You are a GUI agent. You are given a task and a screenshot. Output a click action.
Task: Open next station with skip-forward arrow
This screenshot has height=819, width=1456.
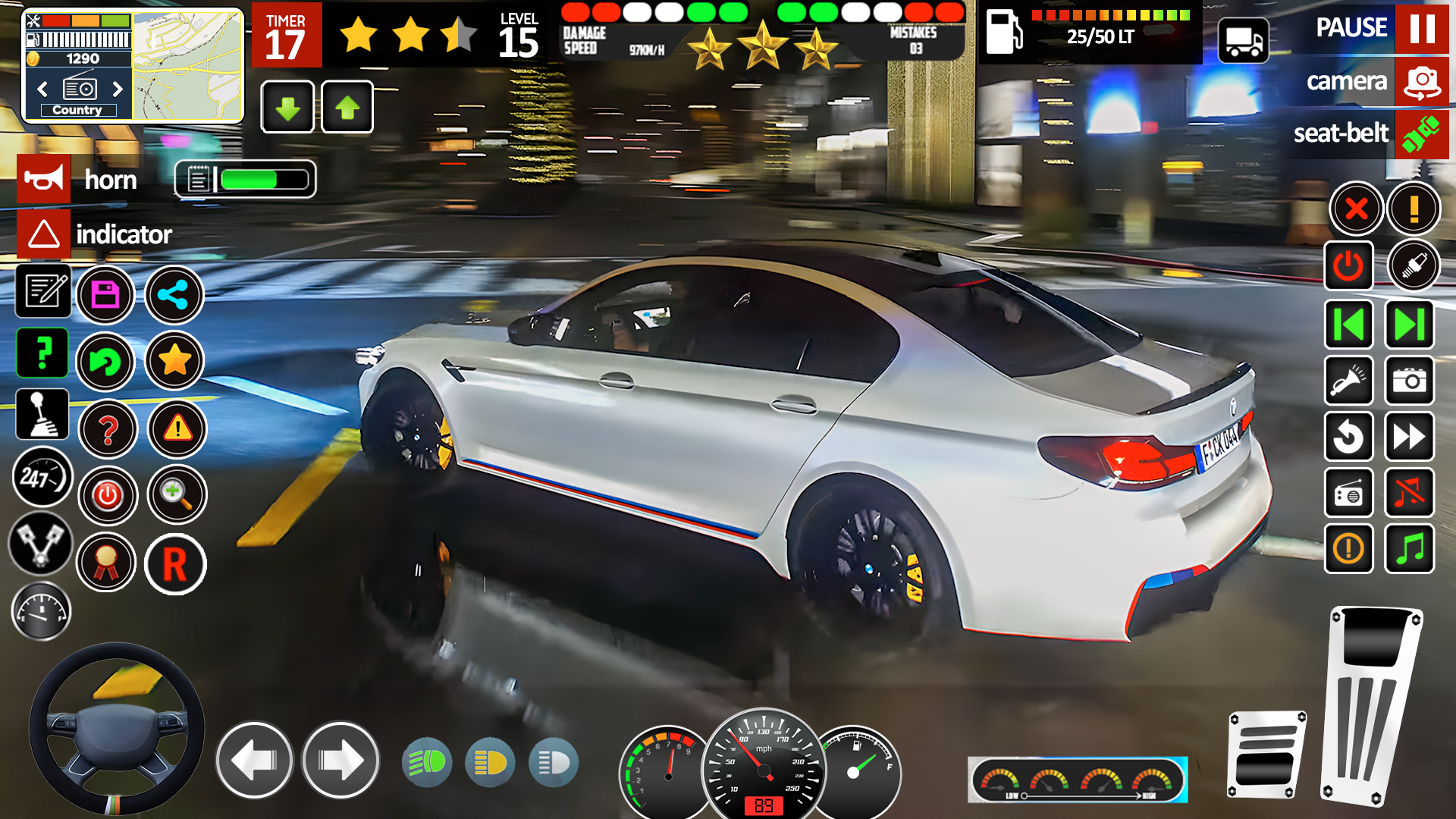[x=1409, y=325]
